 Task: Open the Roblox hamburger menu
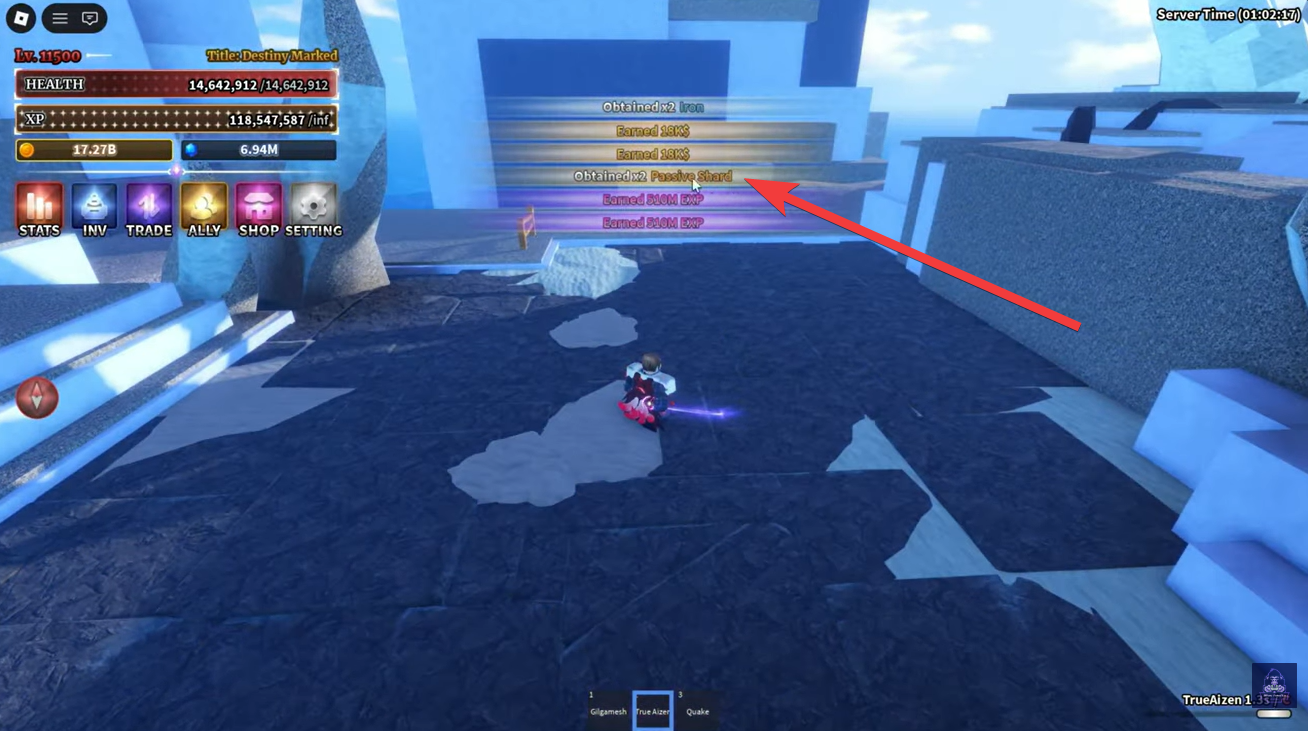[x=58, y=18]
